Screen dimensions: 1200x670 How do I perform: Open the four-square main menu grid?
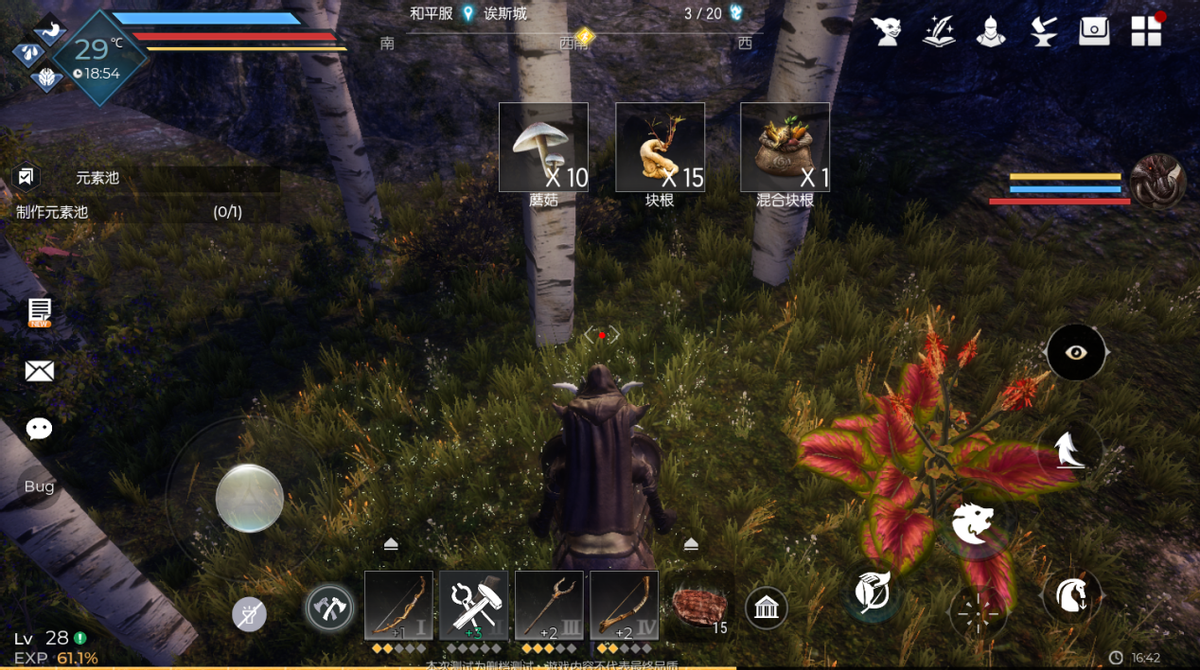click(x=1146, y=31)
